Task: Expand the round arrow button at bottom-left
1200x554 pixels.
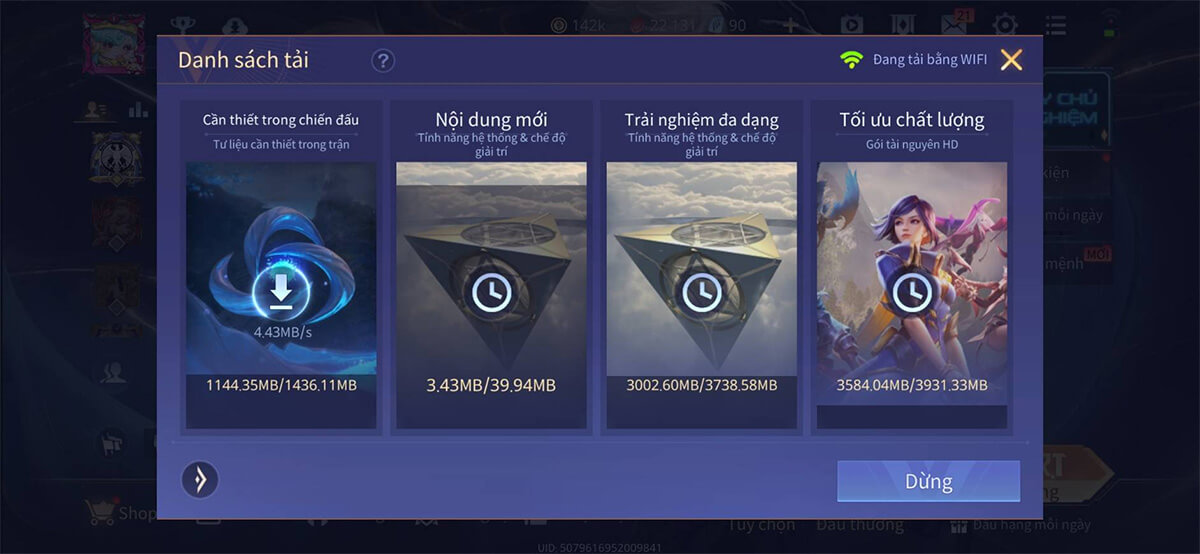Action: click(x=200, y=480)
